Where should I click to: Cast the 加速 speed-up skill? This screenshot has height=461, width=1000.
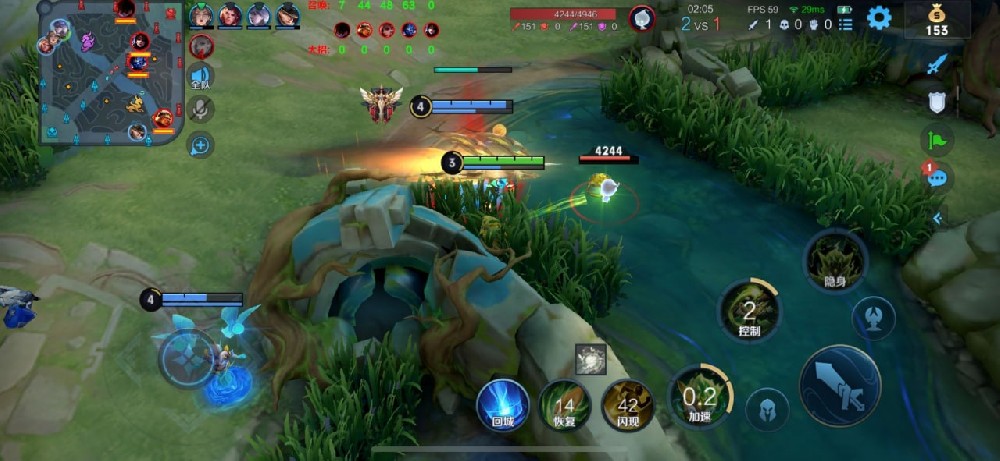pos(700,398)
